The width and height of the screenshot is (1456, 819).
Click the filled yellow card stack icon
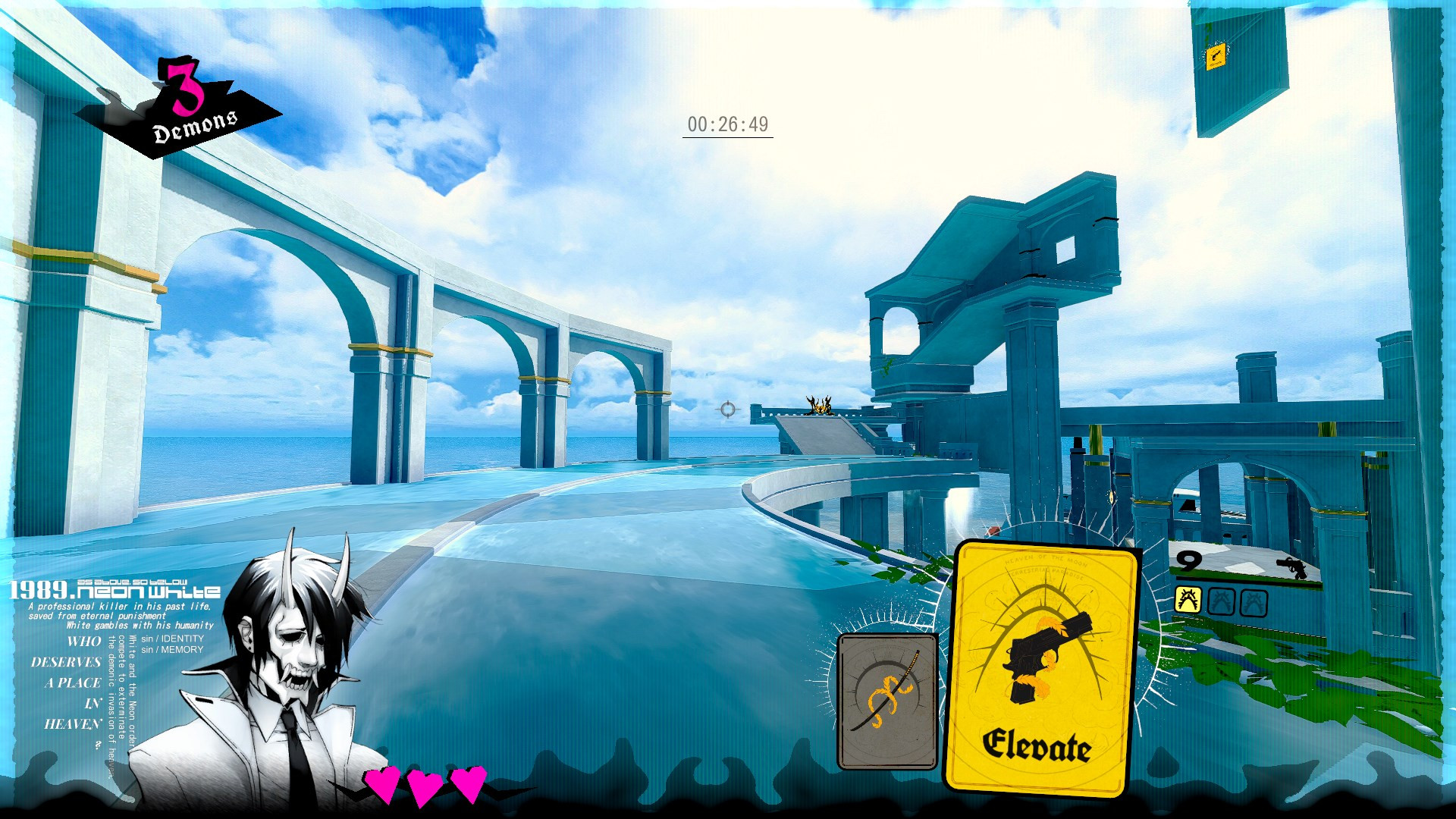tap(1188, 601)
